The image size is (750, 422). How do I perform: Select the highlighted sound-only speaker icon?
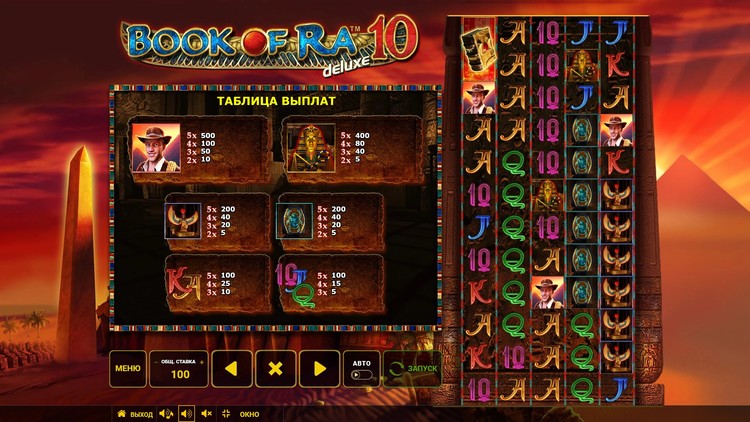point(186,413)
